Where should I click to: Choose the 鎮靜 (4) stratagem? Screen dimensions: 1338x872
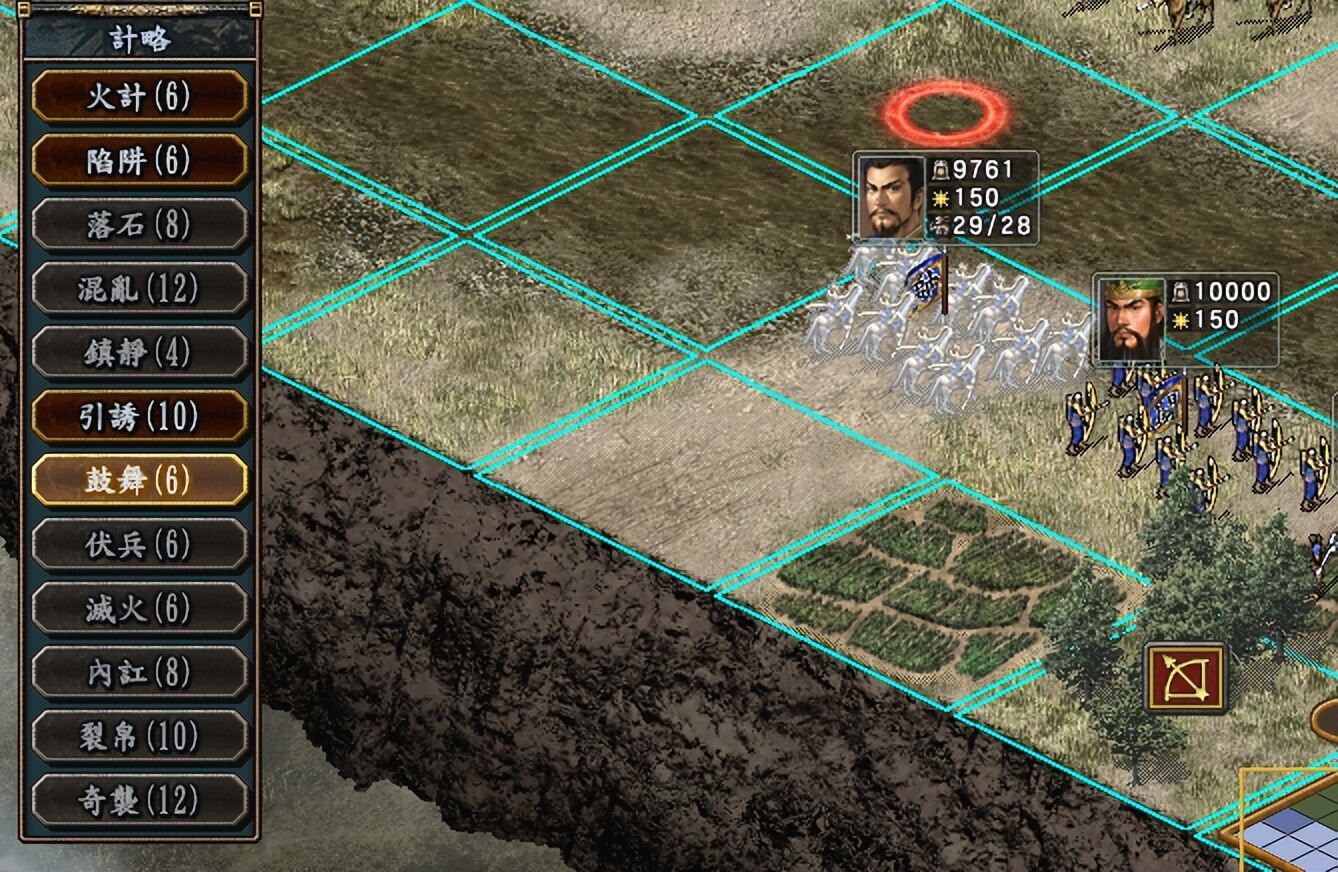click(139, 353)
